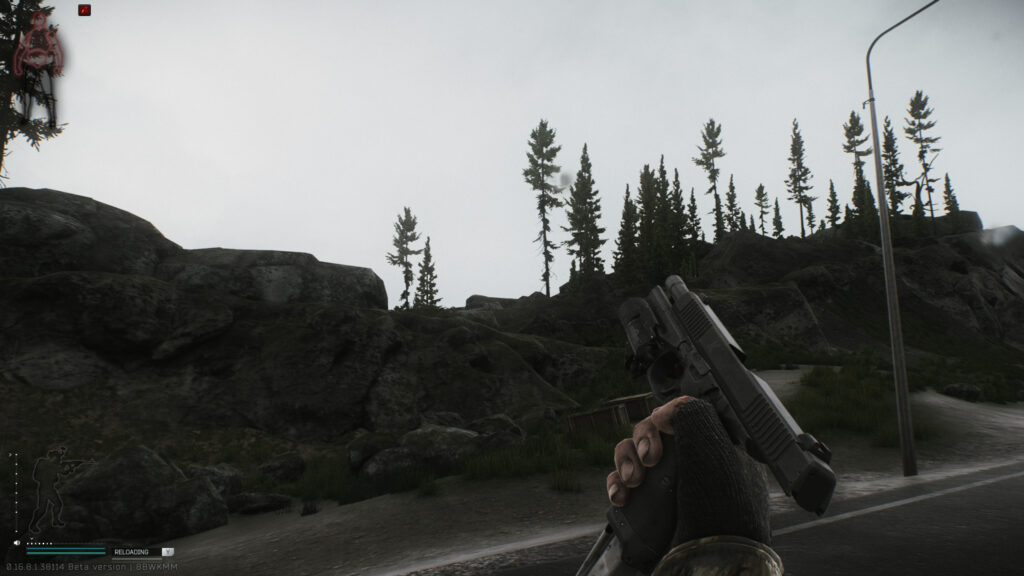Click the icon beside the Reloading label
1024x576 pixels.
pyautogui.click(x=167, y=551)
